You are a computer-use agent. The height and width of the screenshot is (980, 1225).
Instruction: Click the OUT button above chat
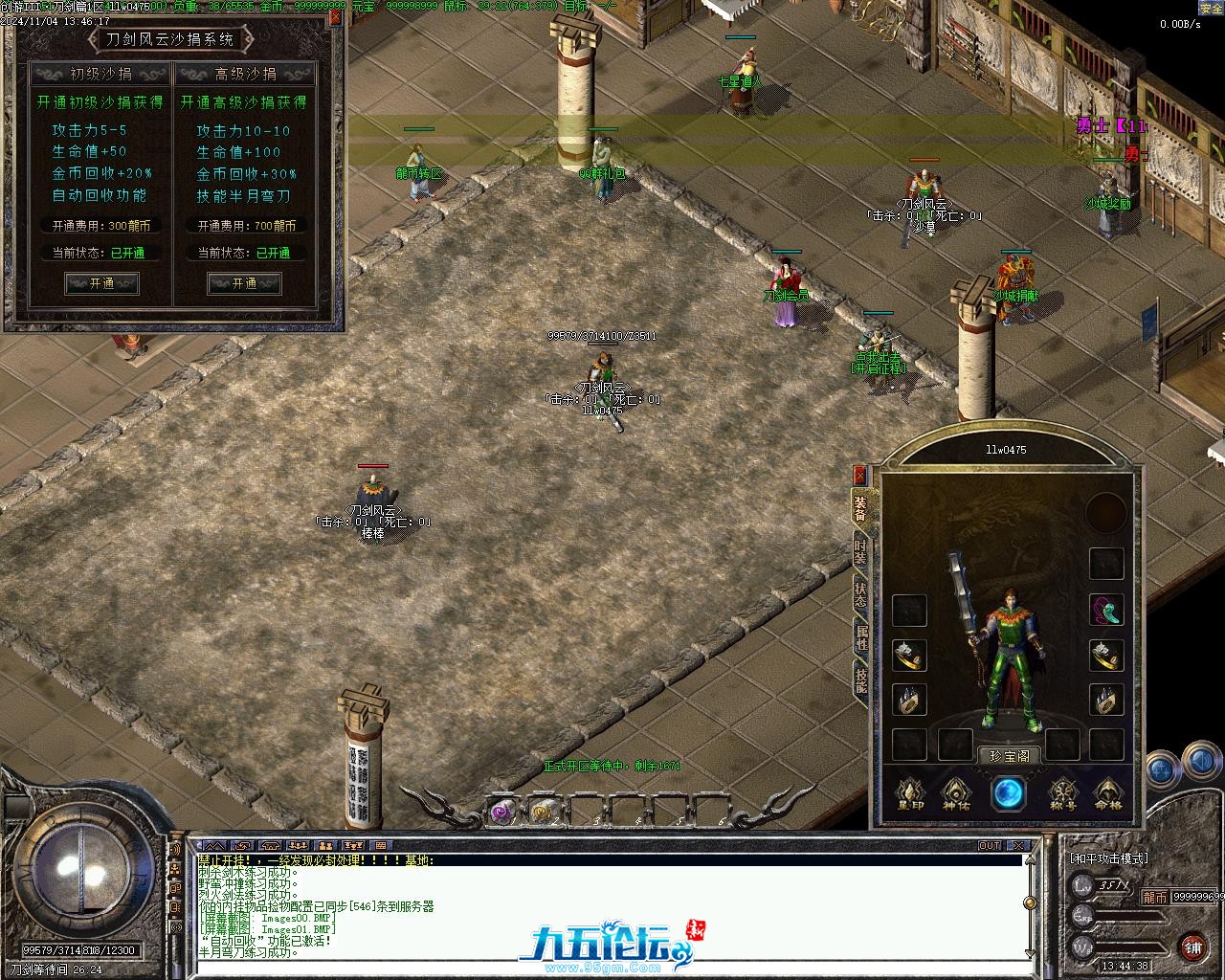click(989, 846)
